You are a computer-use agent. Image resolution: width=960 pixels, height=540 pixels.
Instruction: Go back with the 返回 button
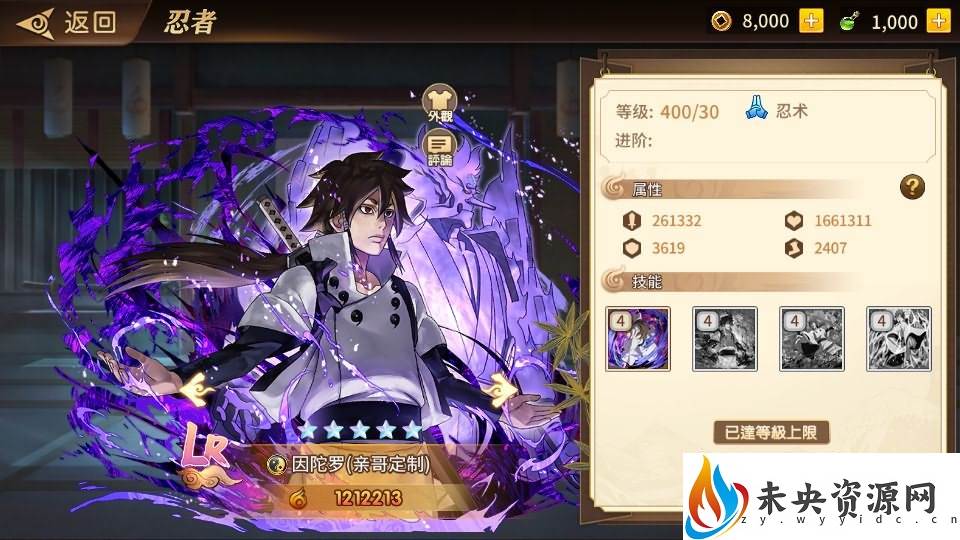pyautogui.click(x=70, y=22)
